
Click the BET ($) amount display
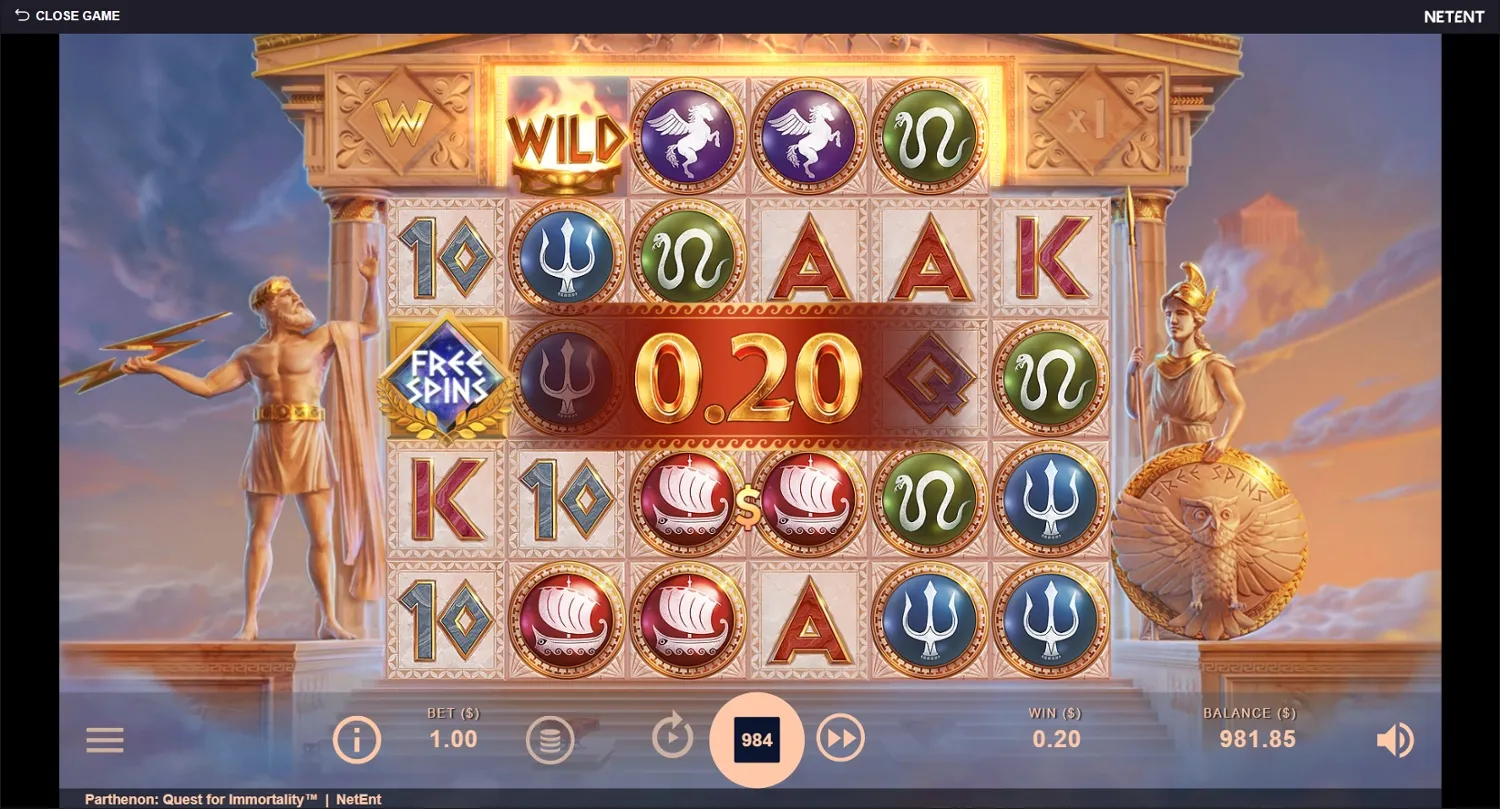click(x=452, y=727)
